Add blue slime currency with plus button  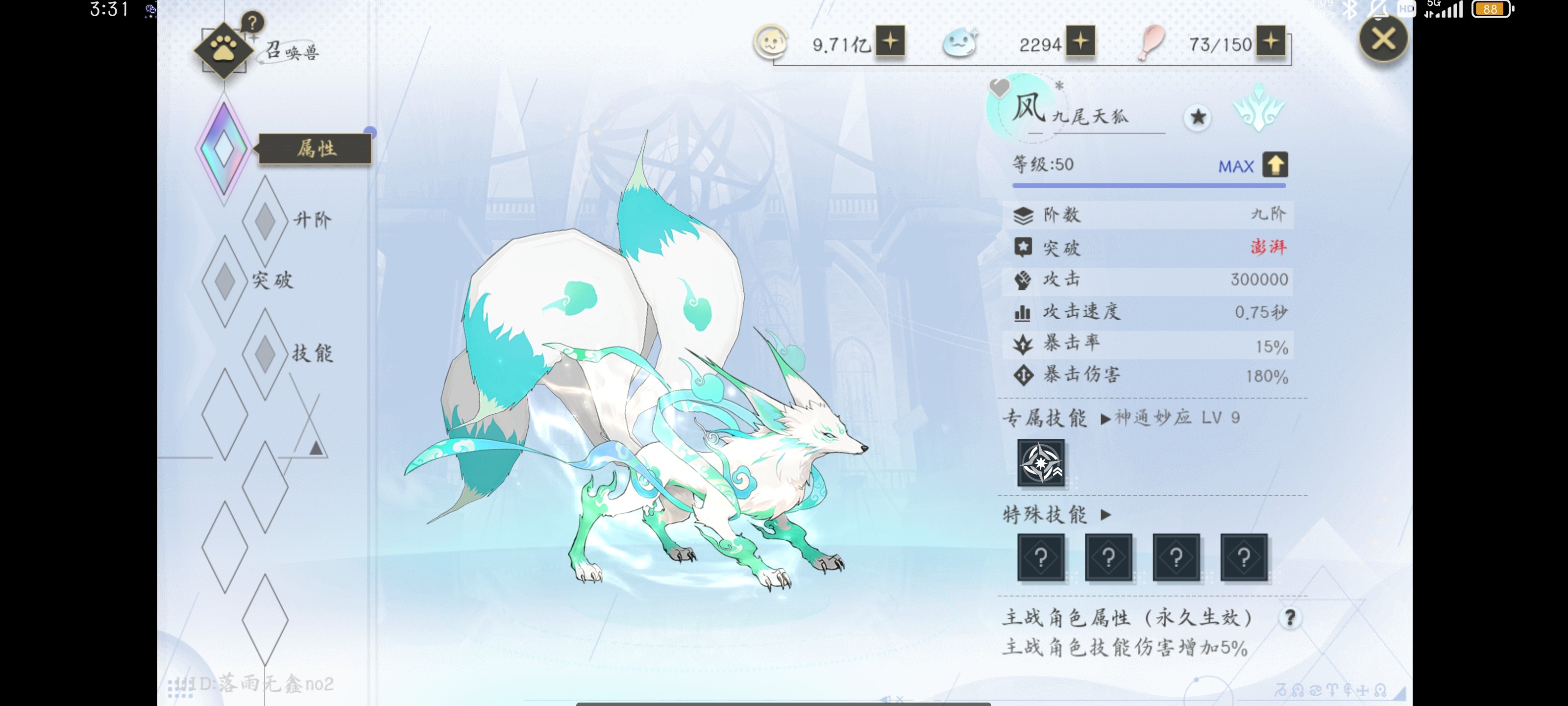pos(1080,41)
